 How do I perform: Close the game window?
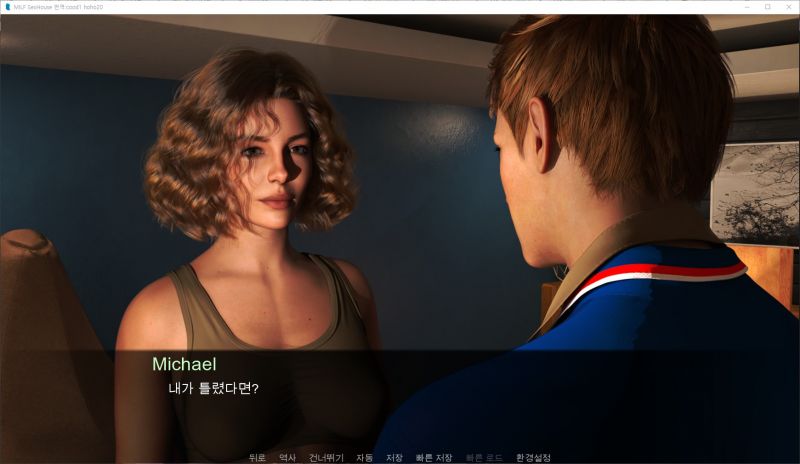pos(789,6)
